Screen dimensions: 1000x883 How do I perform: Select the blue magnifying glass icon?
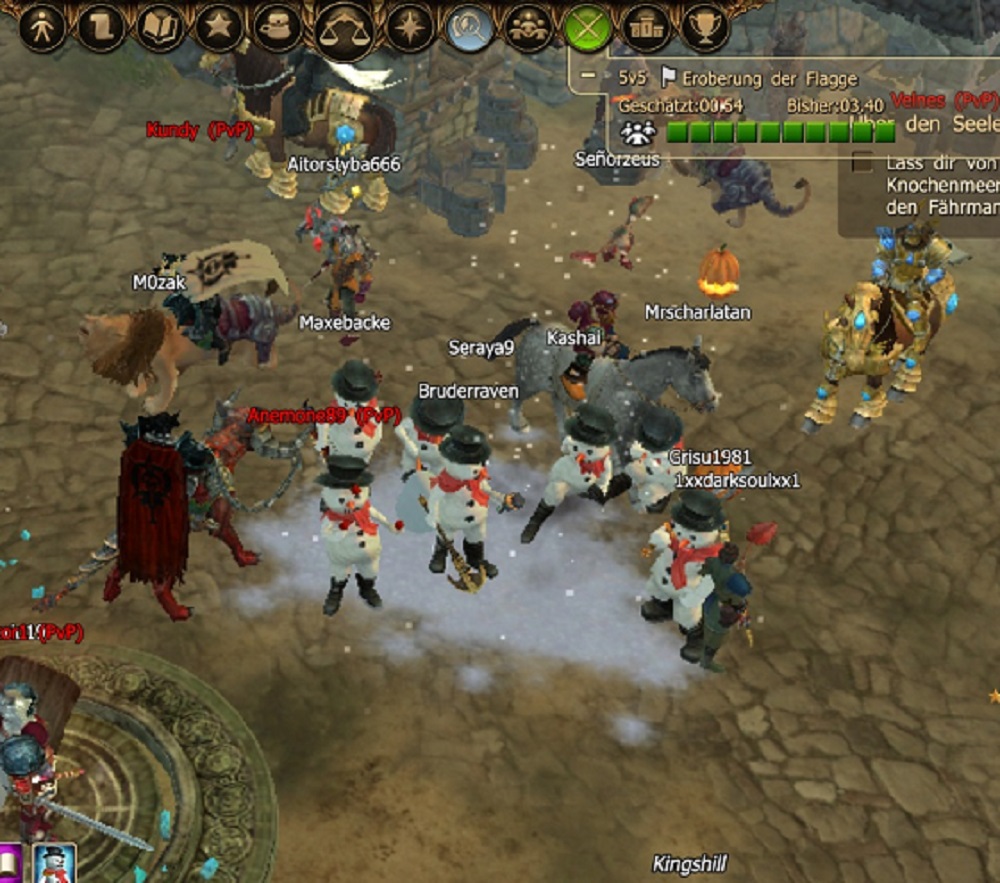470,29
